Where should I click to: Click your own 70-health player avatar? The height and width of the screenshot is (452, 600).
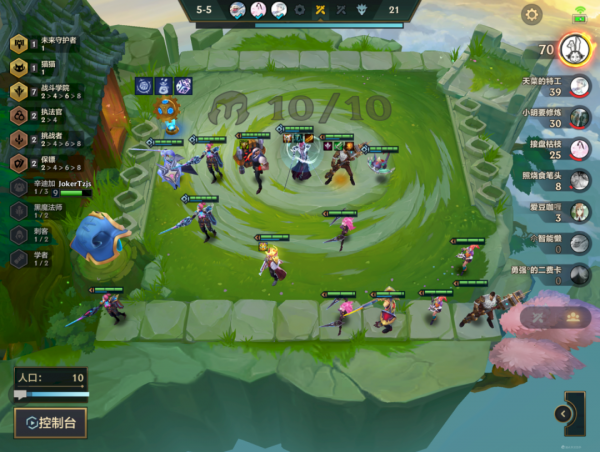click(572, 48)
